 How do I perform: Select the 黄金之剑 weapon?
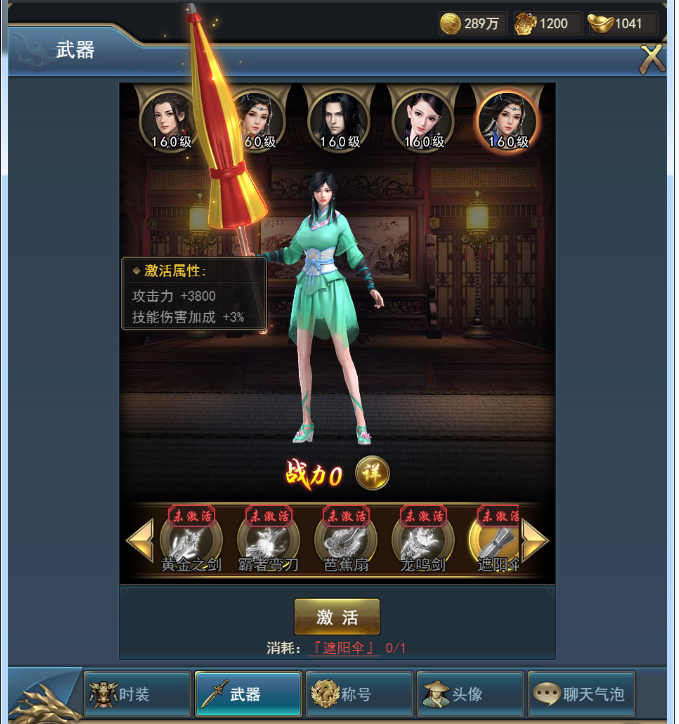point(189,542)
